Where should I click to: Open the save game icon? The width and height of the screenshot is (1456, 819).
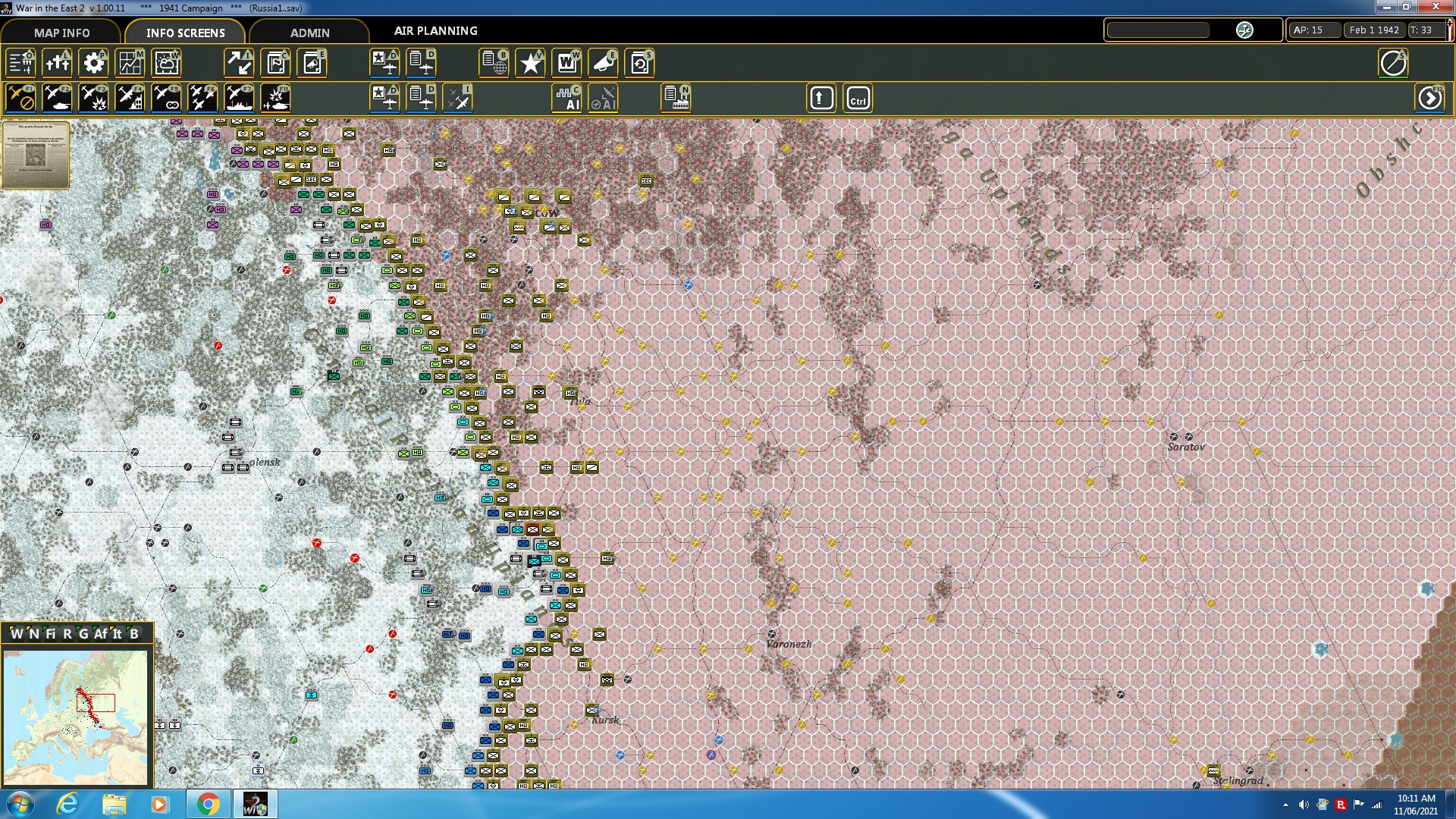pos(639,63)
